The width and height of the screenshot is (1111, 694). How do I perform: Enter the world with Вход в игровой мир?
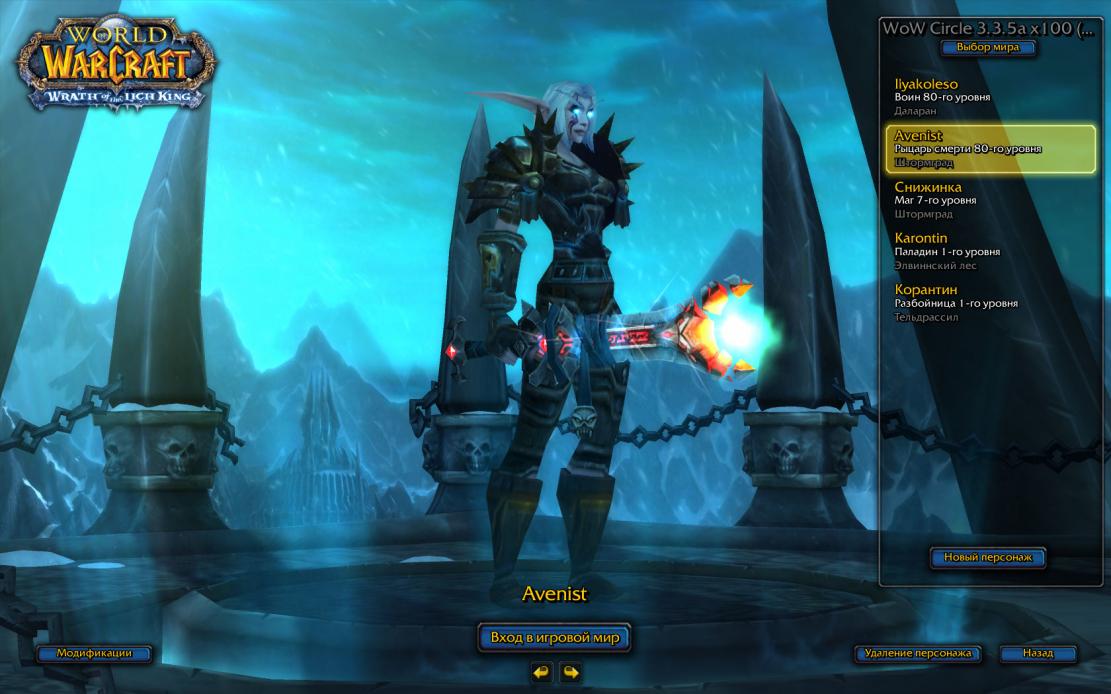click(x=555, y=637)
